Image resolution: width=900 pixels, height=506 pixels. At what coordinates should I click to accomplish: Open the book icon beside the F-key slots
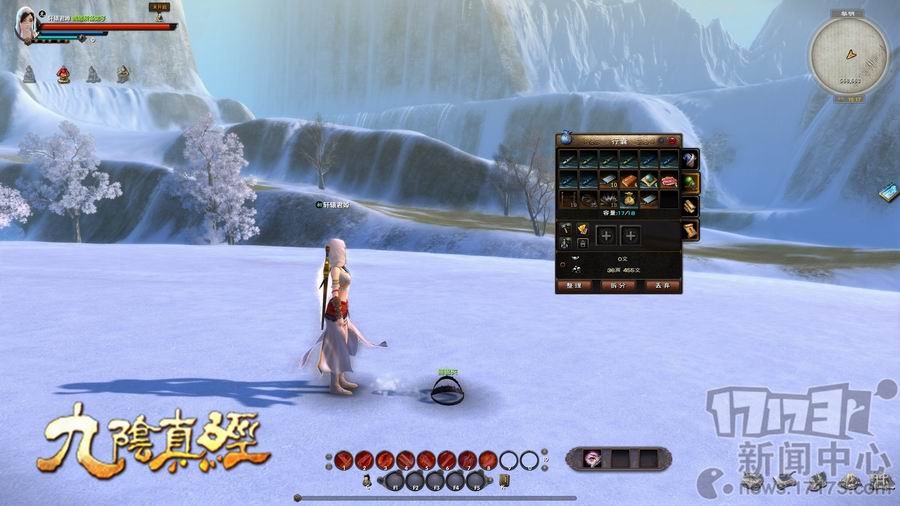click(x=504, y=481)
